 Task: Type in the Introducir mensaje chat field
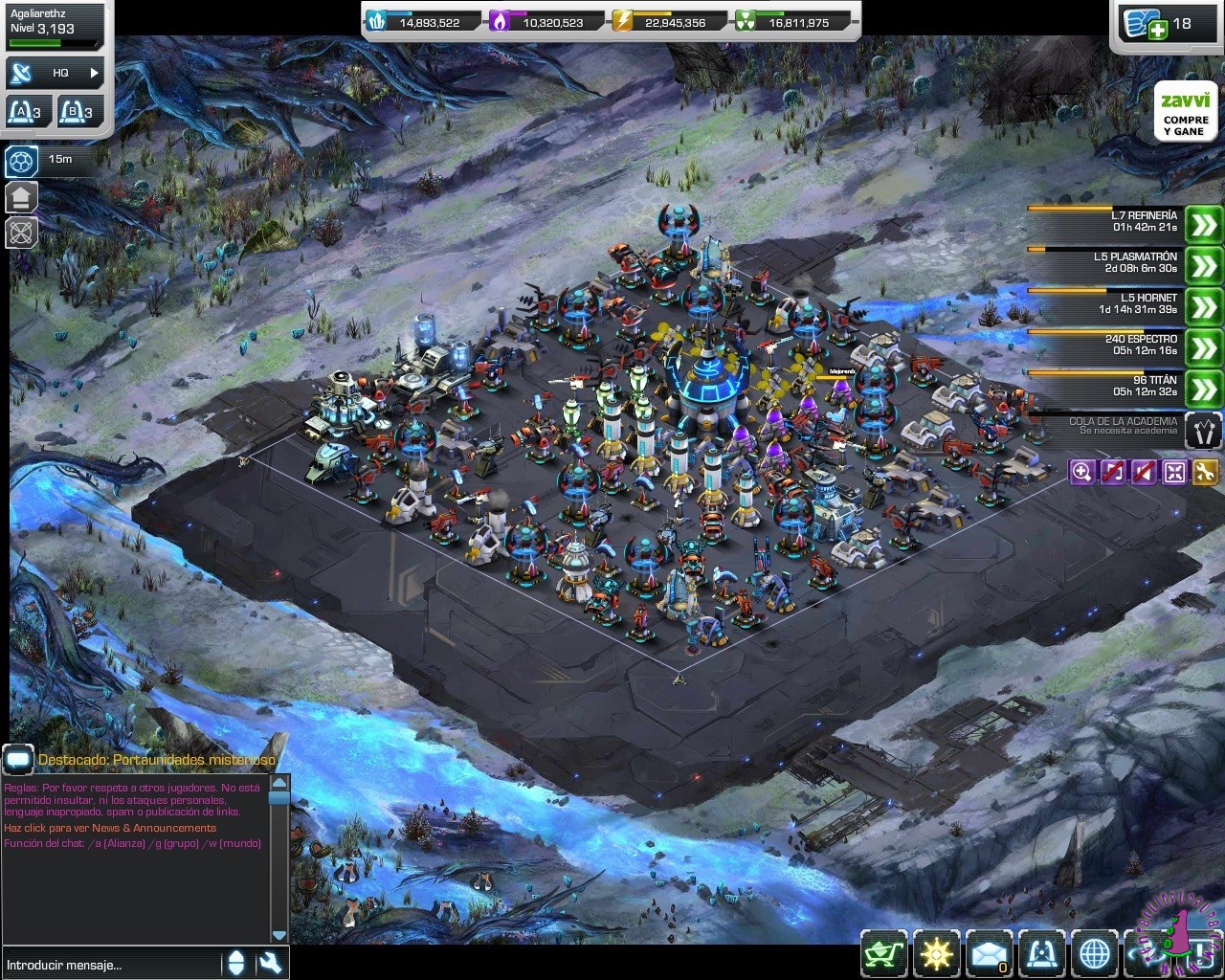(110, 965)
